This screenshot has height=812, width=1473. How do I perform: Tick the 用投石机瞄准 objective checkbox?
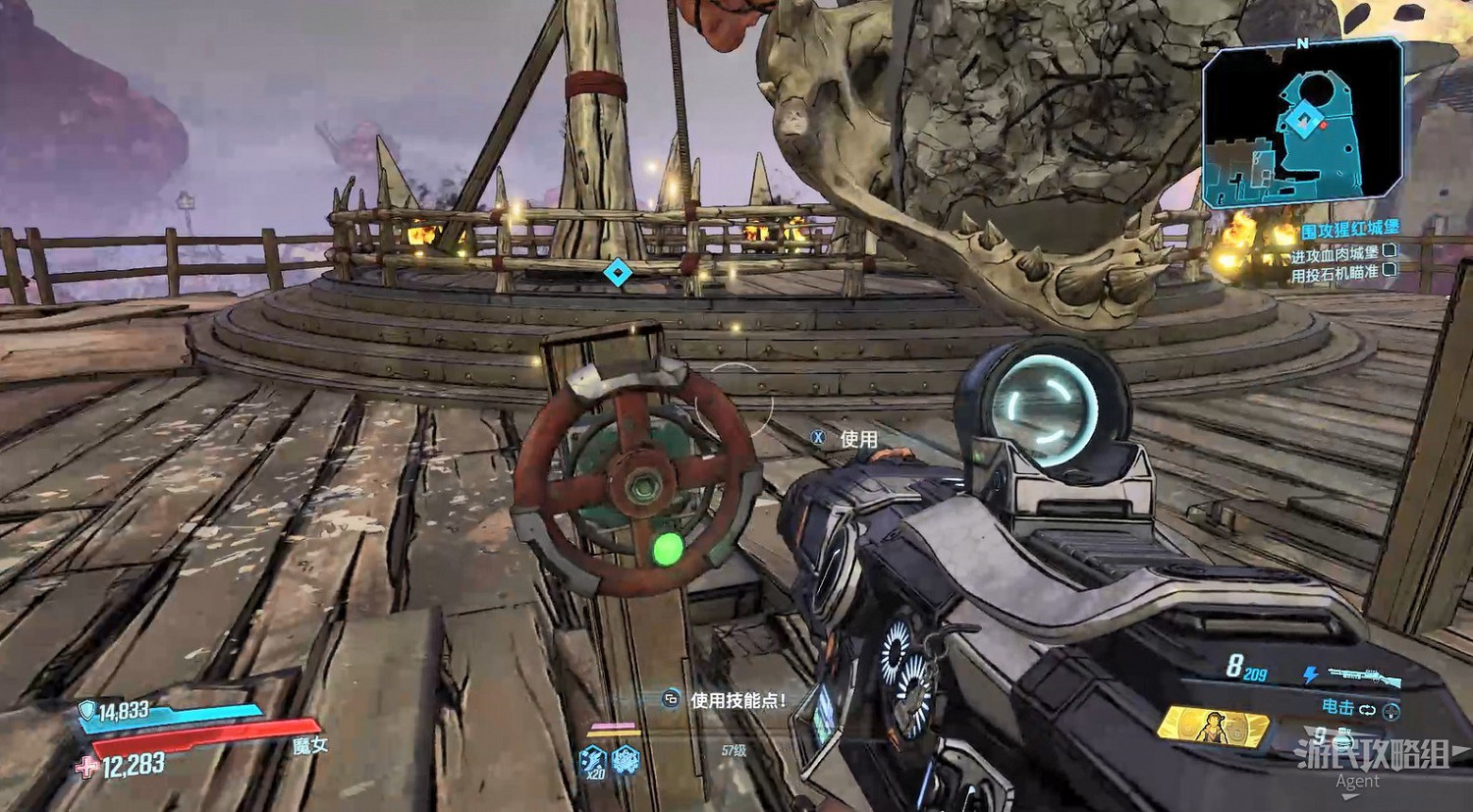(1390, 271)
